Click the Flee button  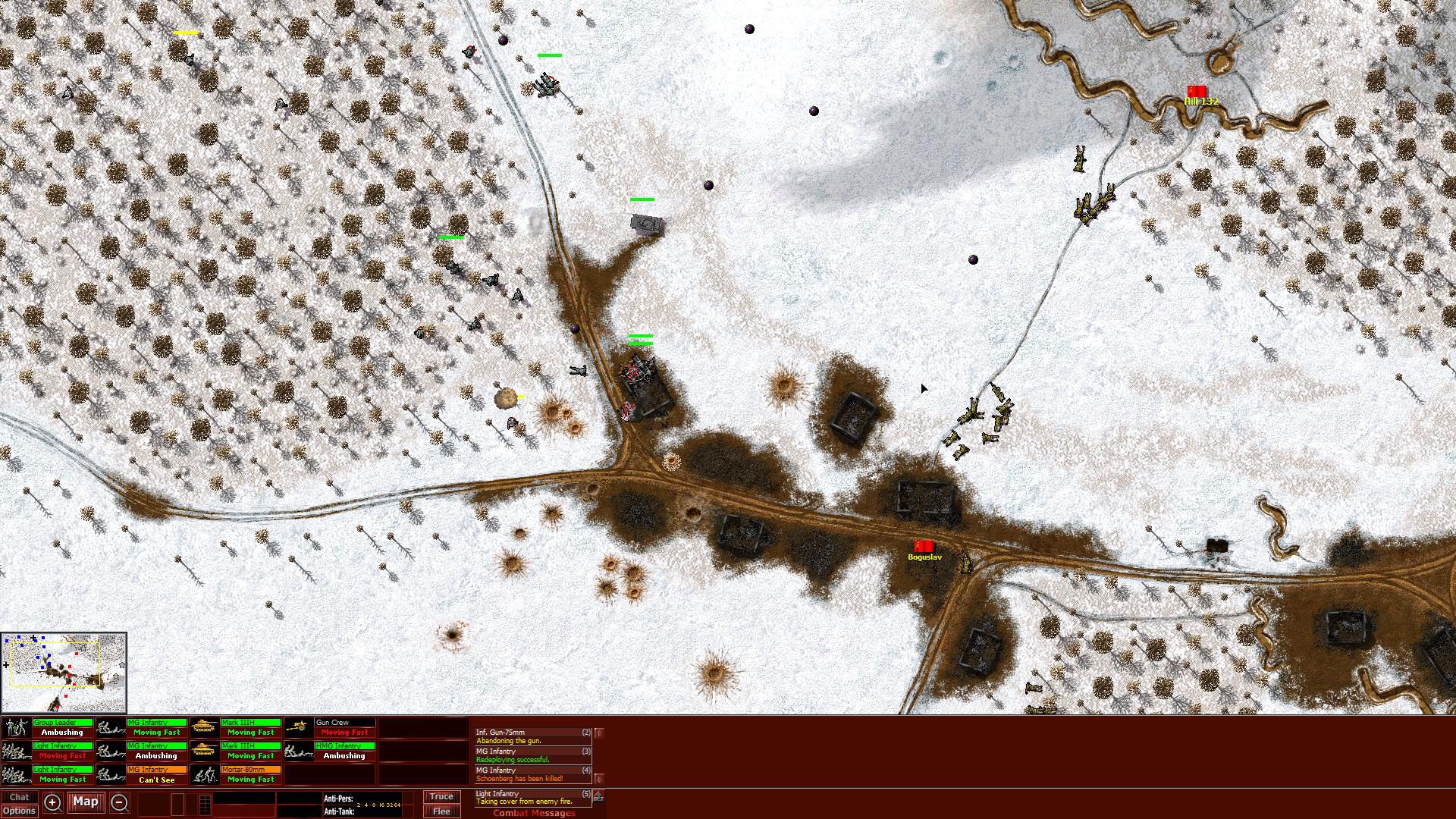(441, 811)
